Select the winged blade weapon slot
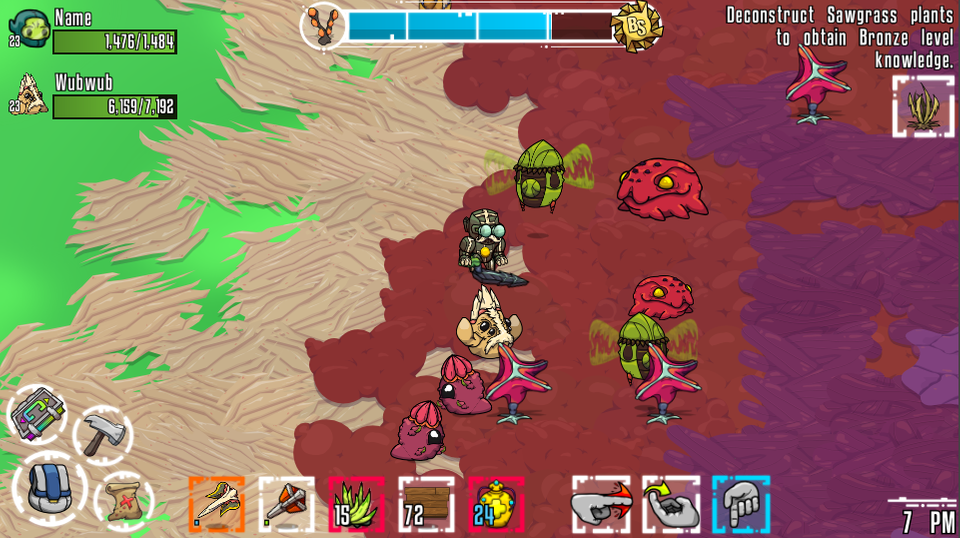This screenshot has height=538, width=960. pyautogui.click(x=216, y=503)
